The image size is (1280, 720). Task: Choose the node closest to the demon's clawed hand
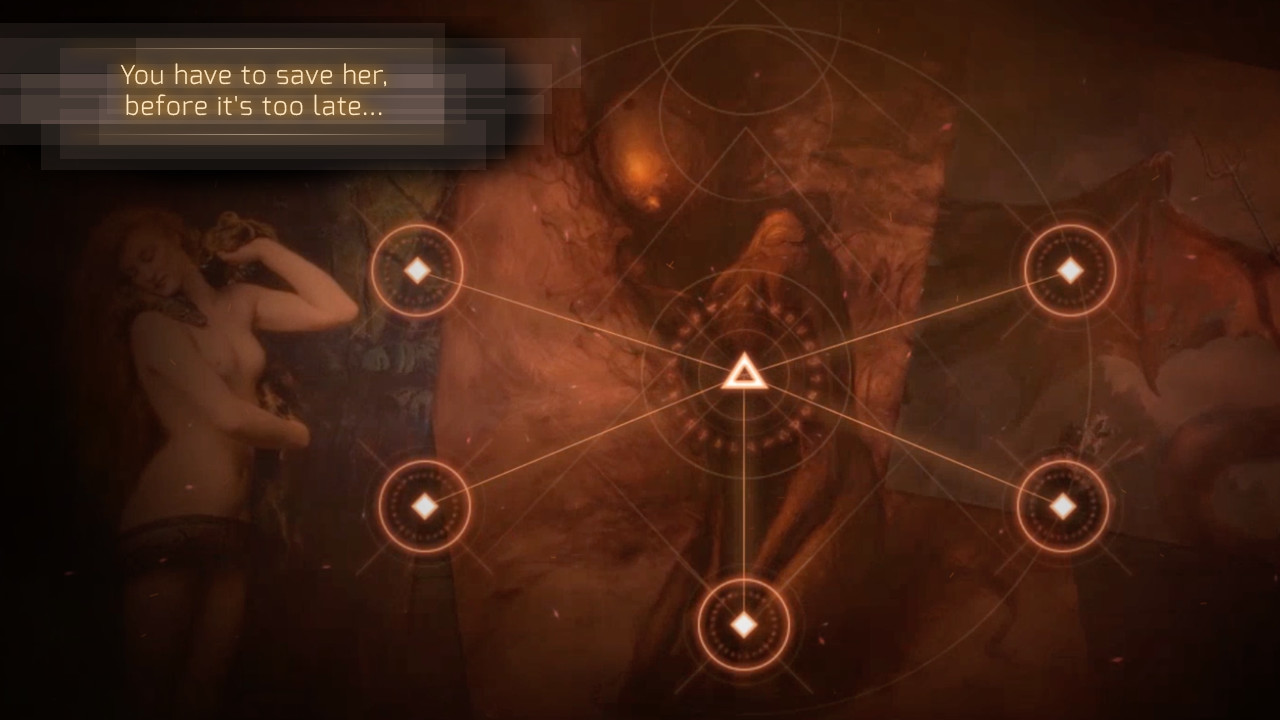coord(1062,505)
